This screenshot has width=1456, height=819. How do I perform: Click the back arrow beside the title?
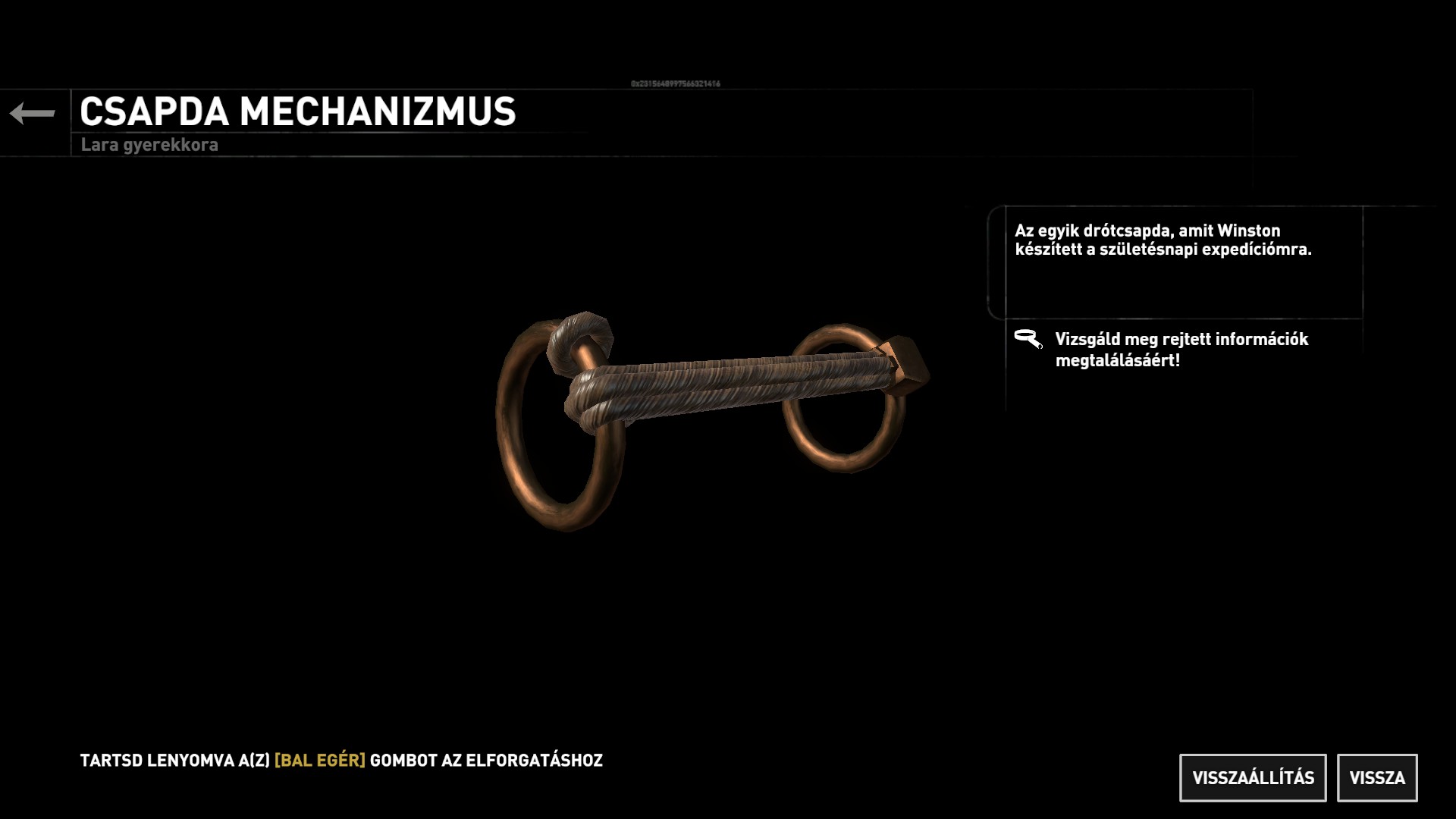[x=33, y=114]
